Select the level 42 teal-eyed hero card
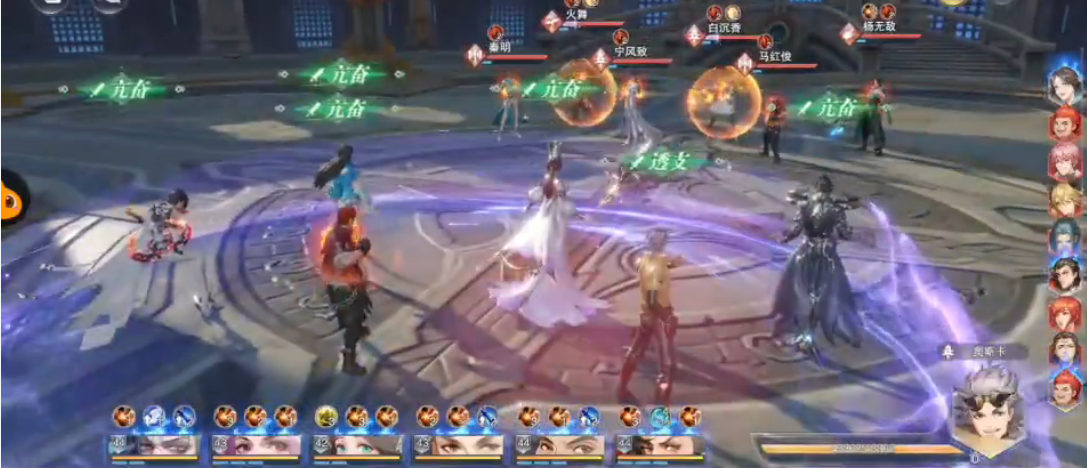The height and width of the screenshot is (468, 1087). (357, 445)
